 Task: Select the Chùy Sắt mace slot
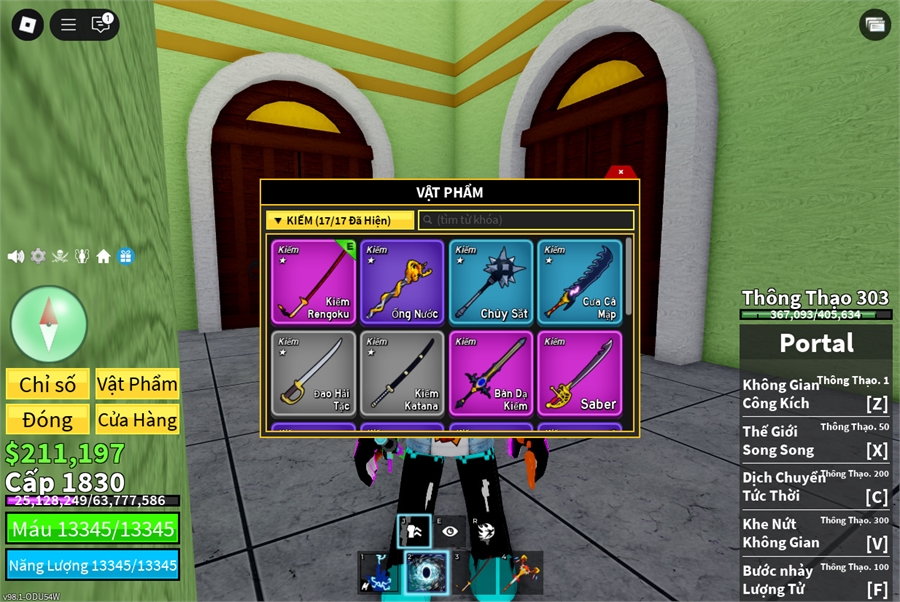click(x=491, y=281)
